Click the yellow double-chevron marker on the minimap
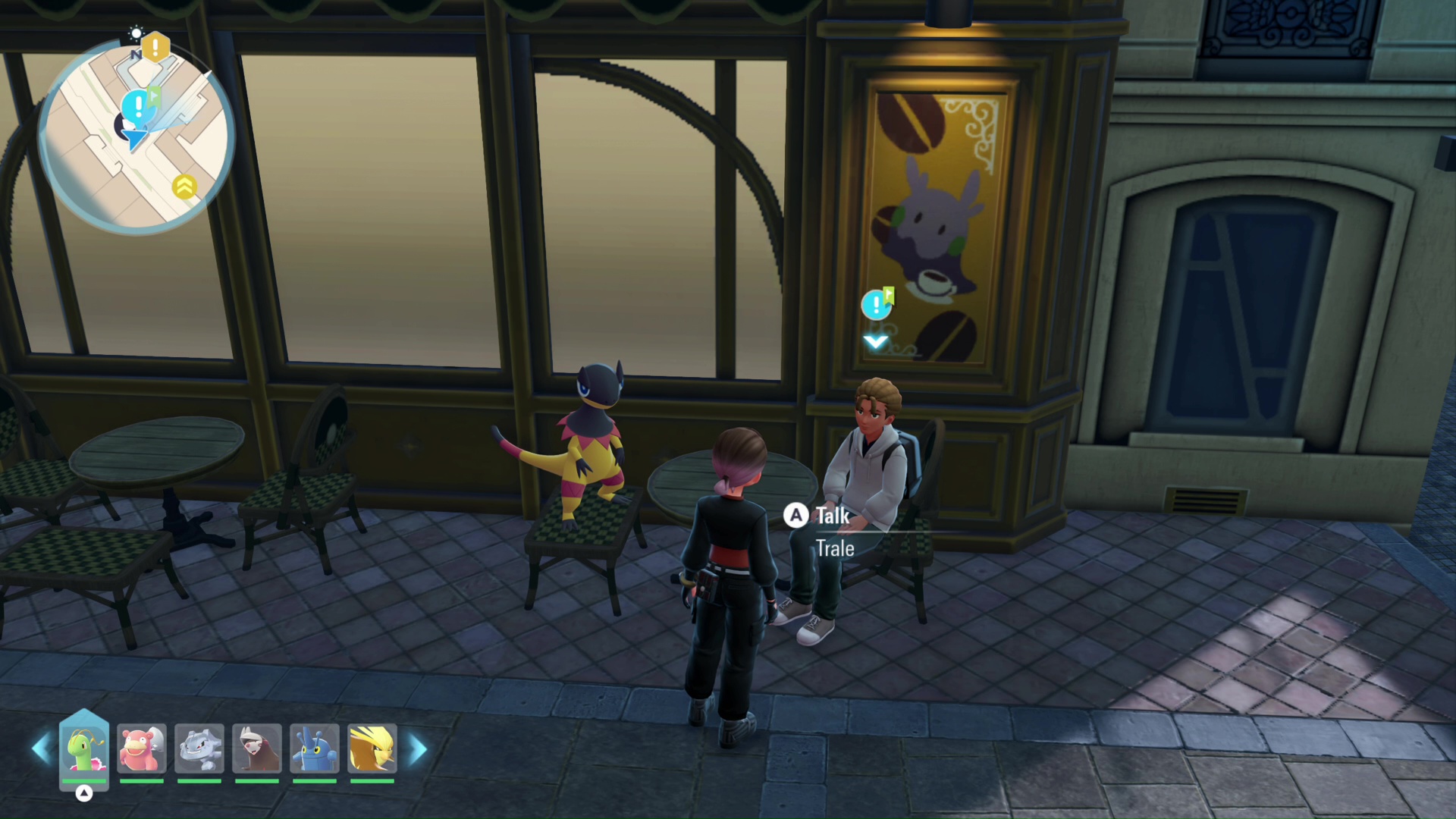Viewport: 1456px width, 819px height. pos(184,186)
